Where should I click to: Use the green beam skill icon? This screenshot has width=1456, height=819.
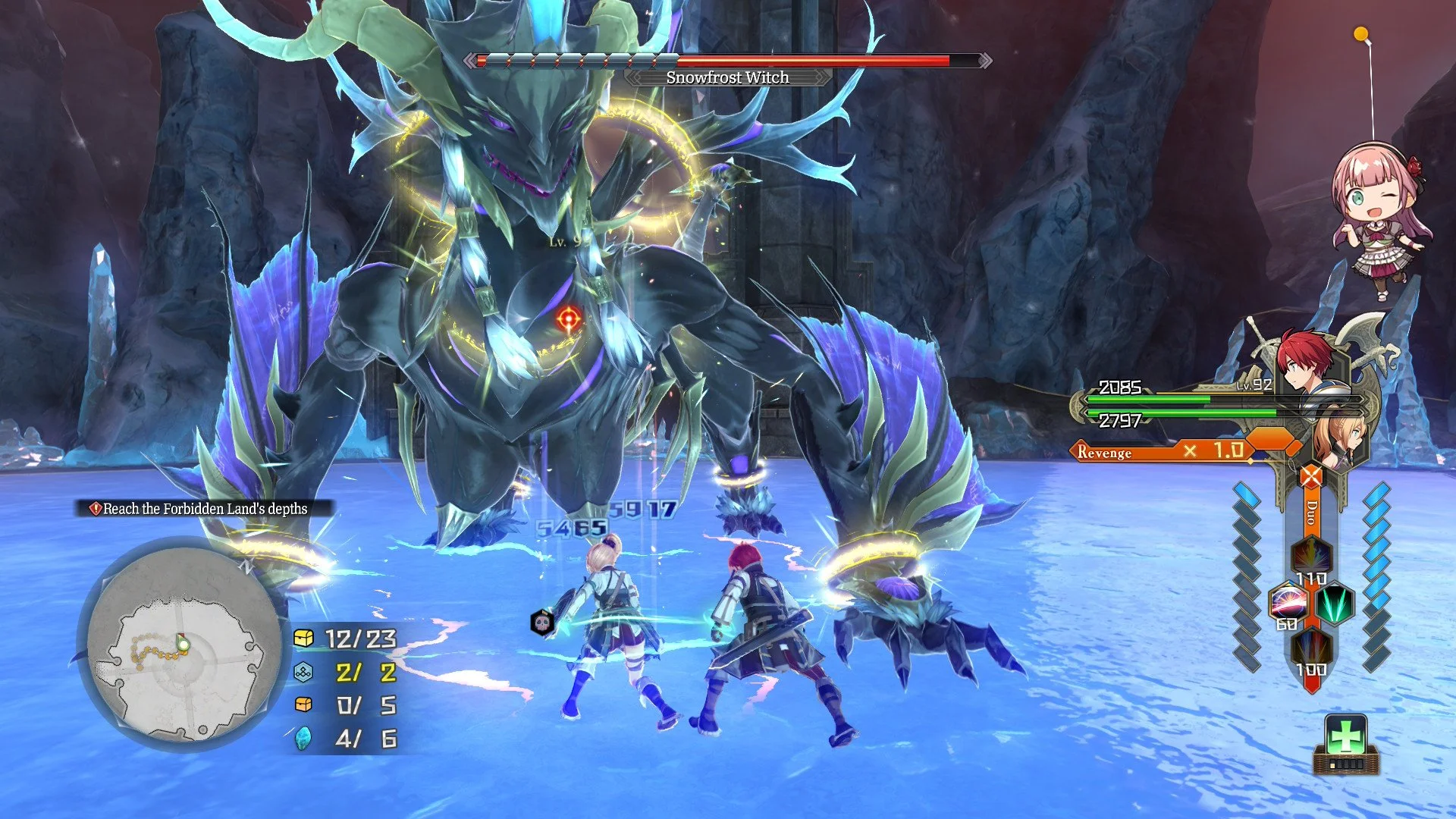pyautogui.click(x=1334, y=604)
